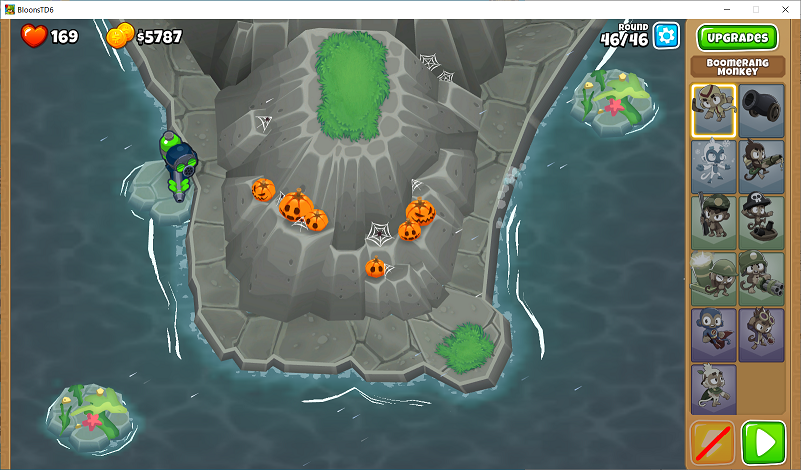Viewport: 801px width, 470px height.
Task: Choose the Monkey Buccaneer pirate tower
Action: click(762, 222)
